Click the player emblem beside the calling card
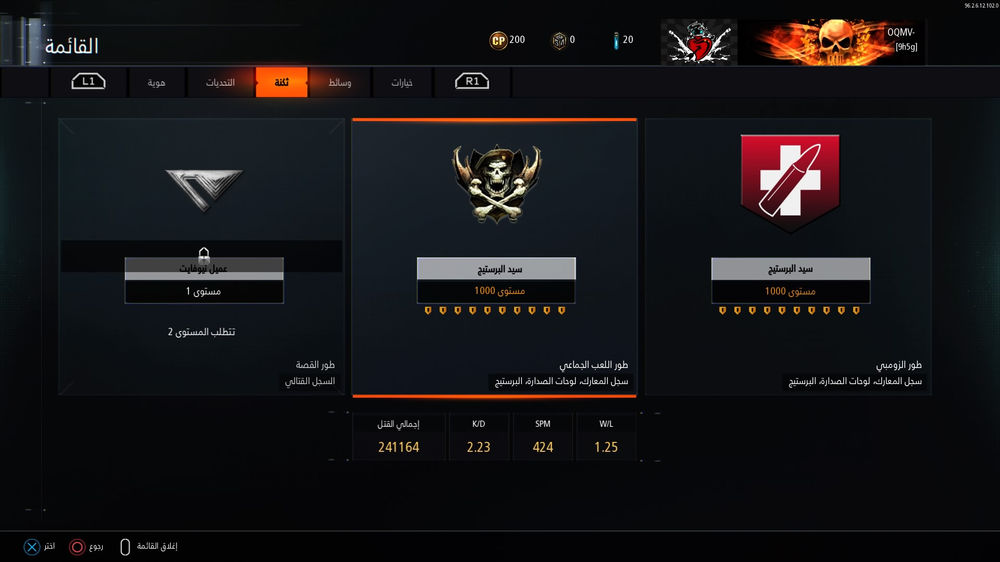This screenshot has width=1000, height=562. tap(699, 43)
